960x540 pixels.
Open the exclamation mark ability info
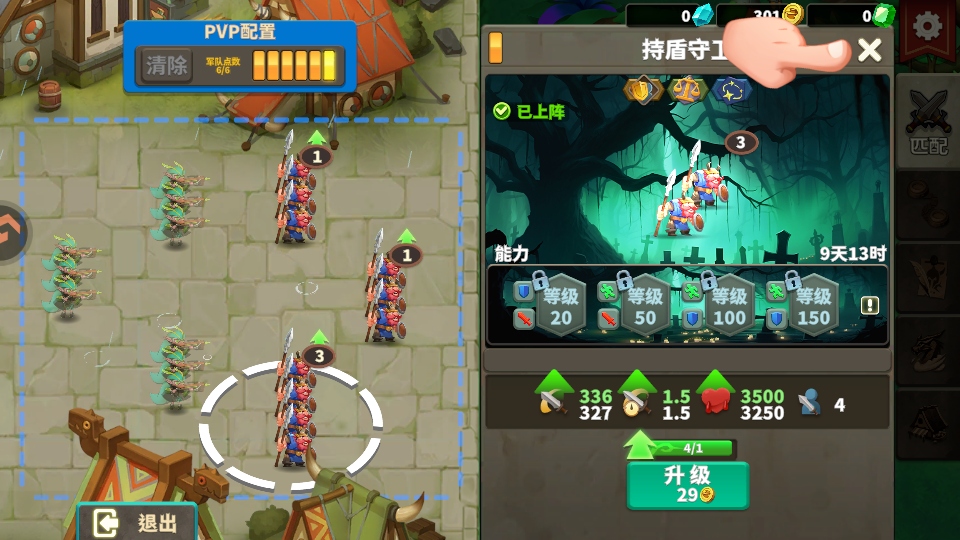[x=870, y=305]
